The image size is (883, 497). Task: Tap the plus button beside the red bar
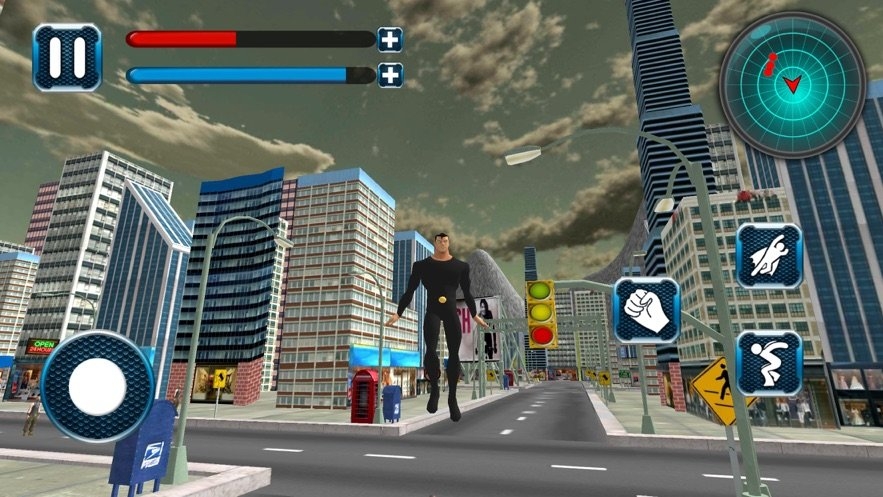tap(389, 40)
